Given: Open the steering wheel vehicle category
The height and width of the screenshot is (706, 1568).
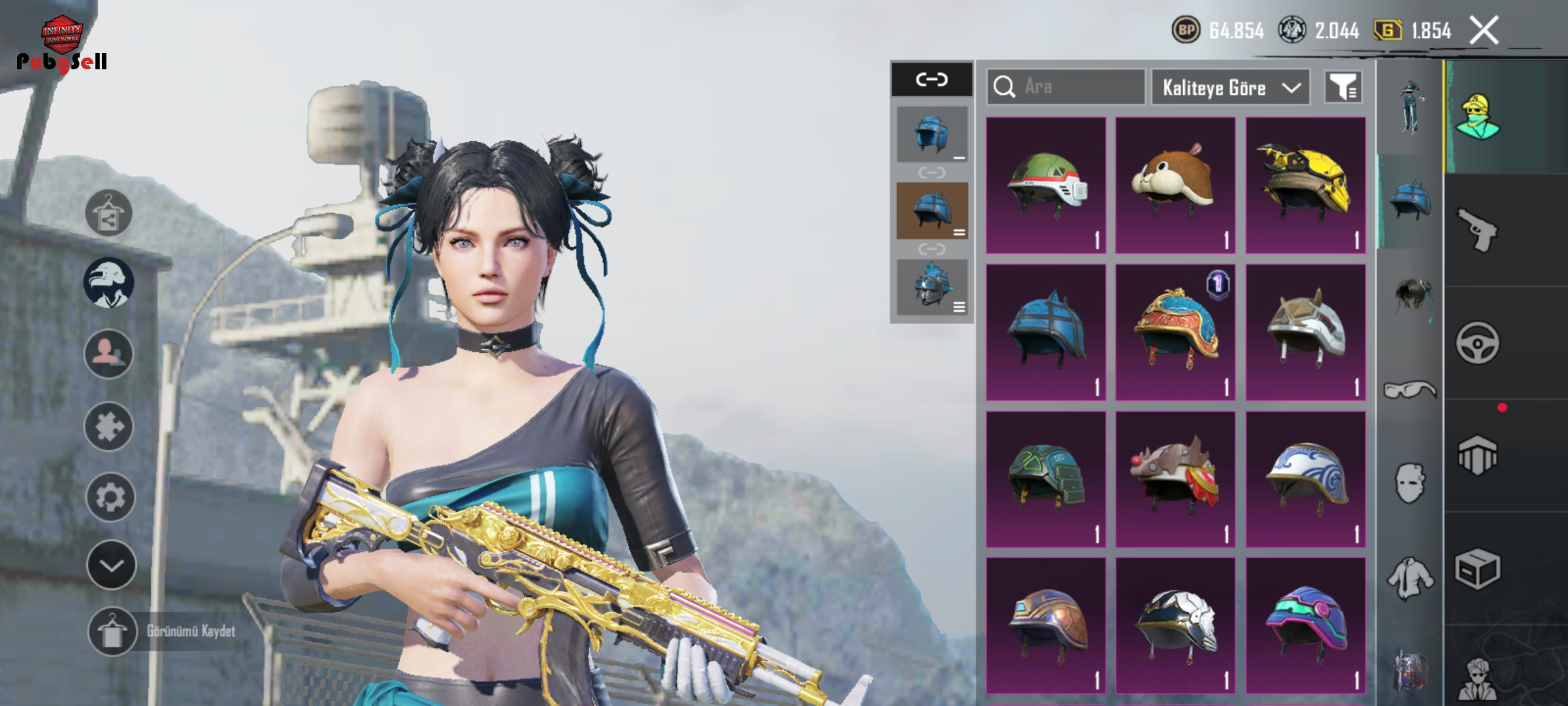Looking at the screenshot, I should [1477, 343].
